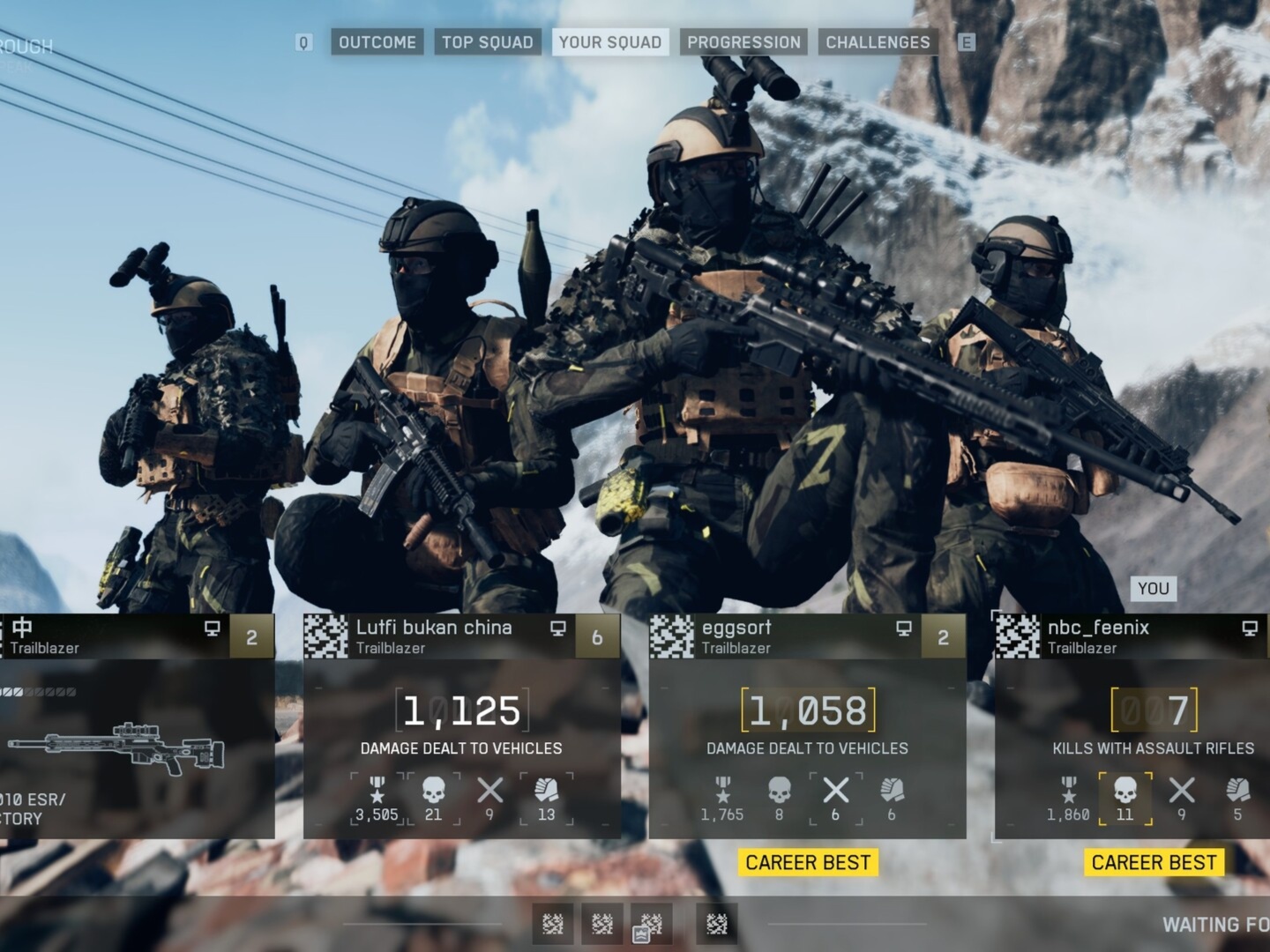Select Lutfi bukan china's player card
The height and width of the screenshot is (952, 1270).
click(x=461, y=725)
